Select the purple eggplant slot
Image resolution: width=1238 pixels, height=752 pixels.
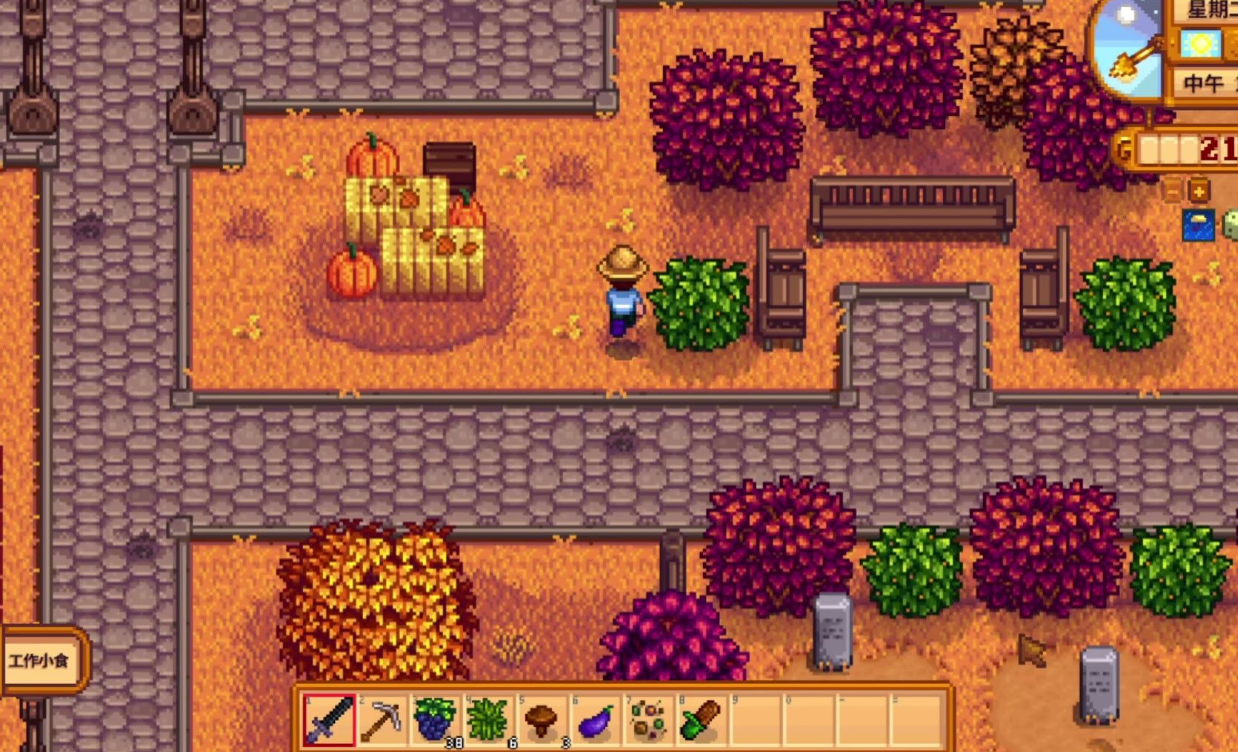click(595, 719)
